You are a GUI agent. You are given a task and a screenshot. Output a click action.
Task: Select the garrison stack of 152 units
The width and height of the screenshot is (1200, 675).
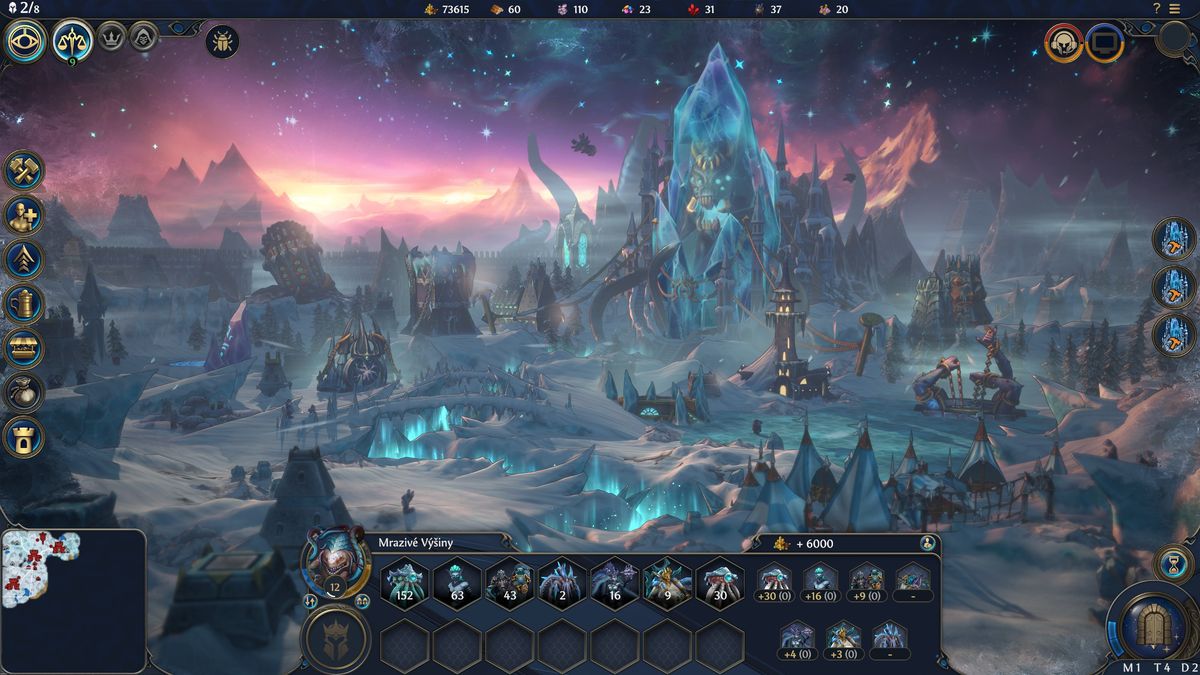coord(405,583)
